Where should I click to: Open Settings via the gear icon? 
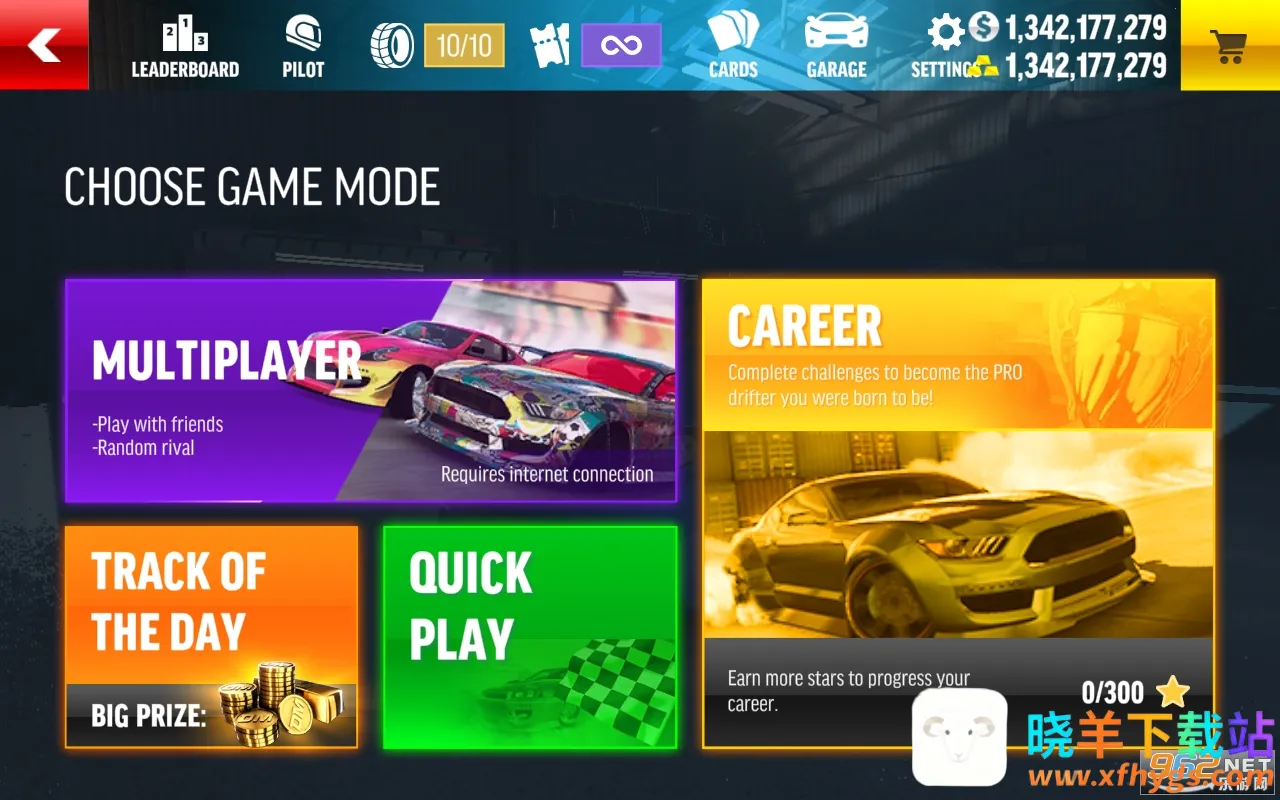click(x=945, y=35)
